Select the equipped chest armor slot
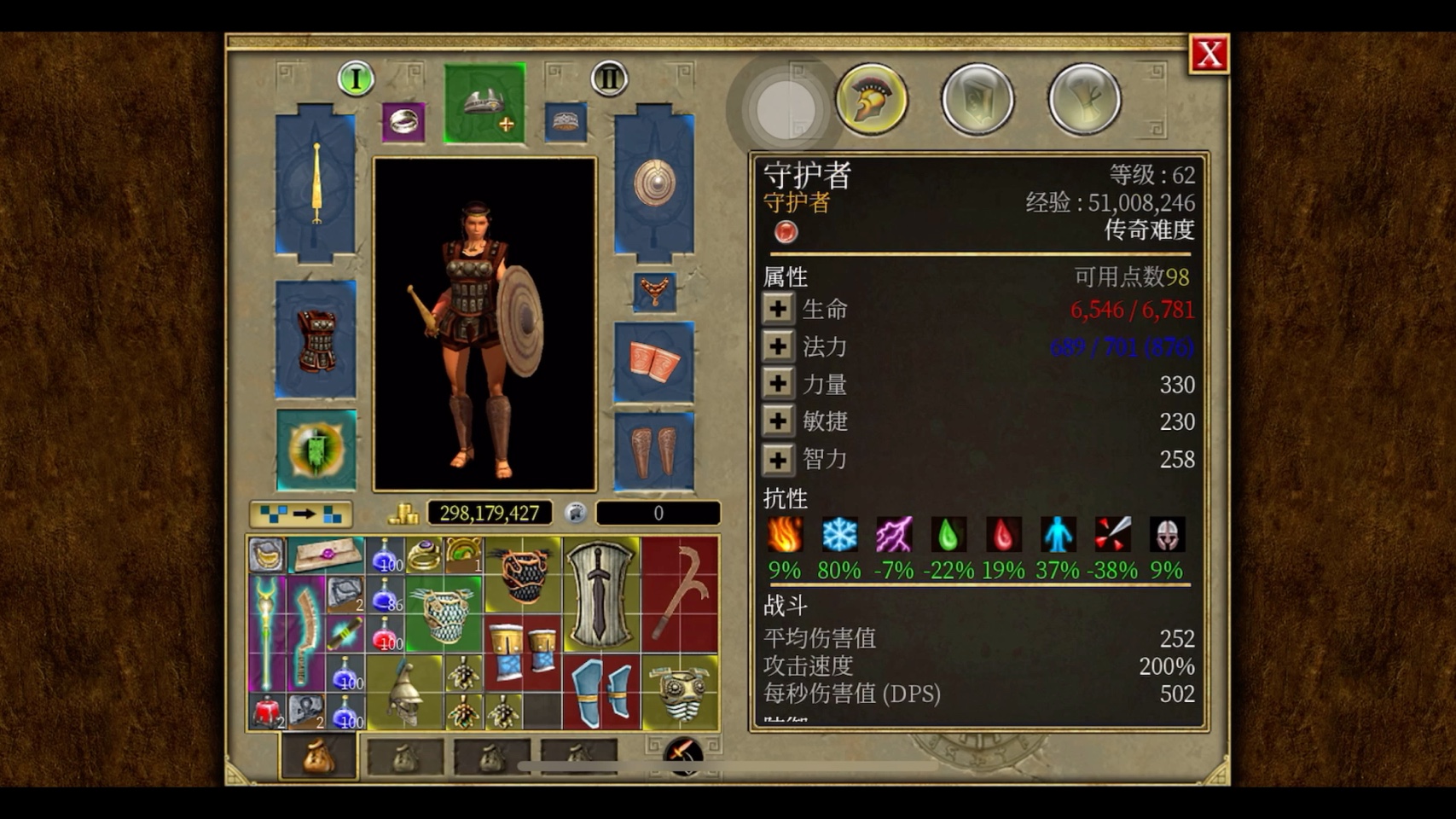Image resolution: width=1456 pixels, height=819 pixels. [316, 340]
